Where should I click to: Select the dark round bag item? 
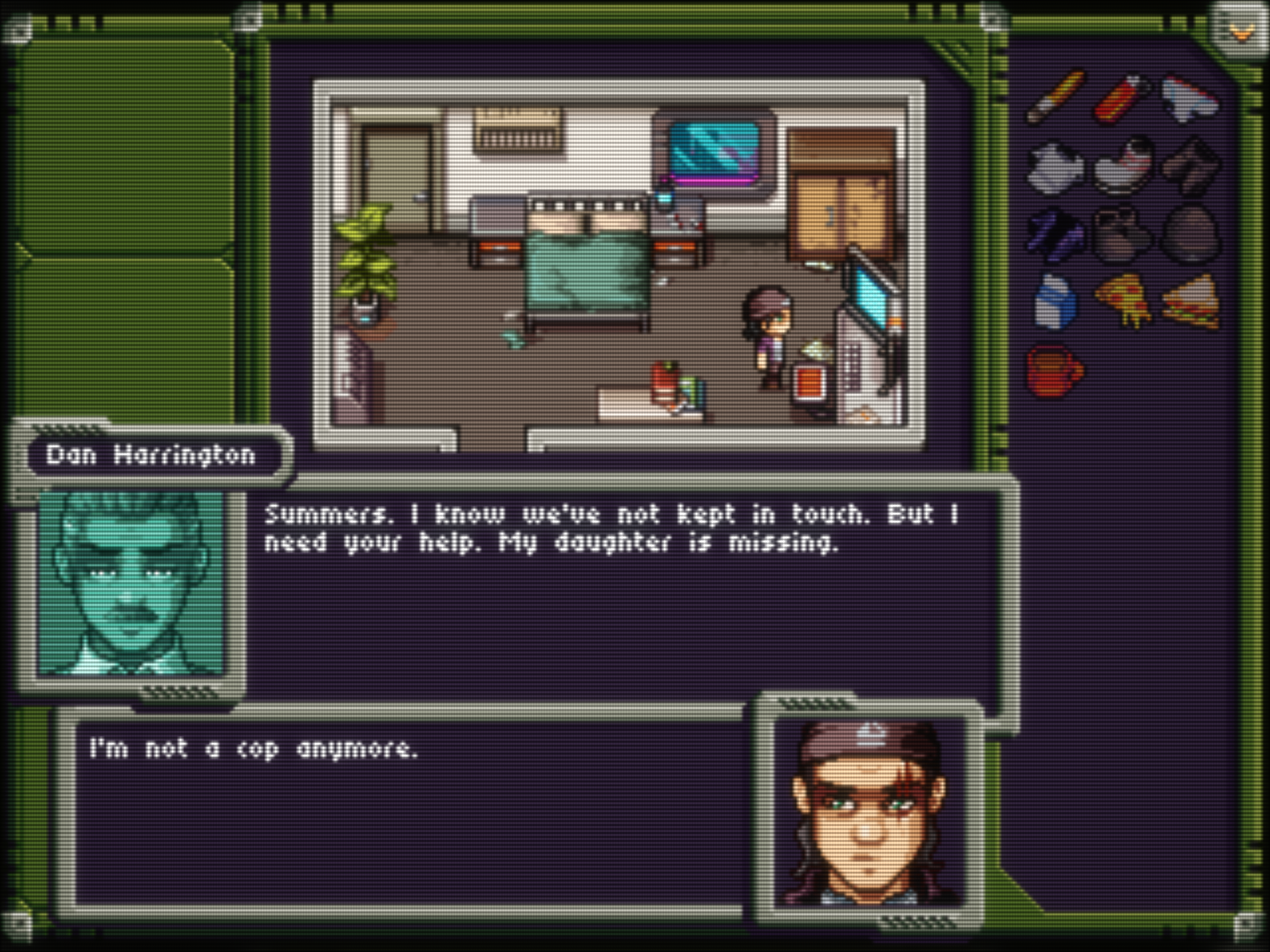(1191, 234)
